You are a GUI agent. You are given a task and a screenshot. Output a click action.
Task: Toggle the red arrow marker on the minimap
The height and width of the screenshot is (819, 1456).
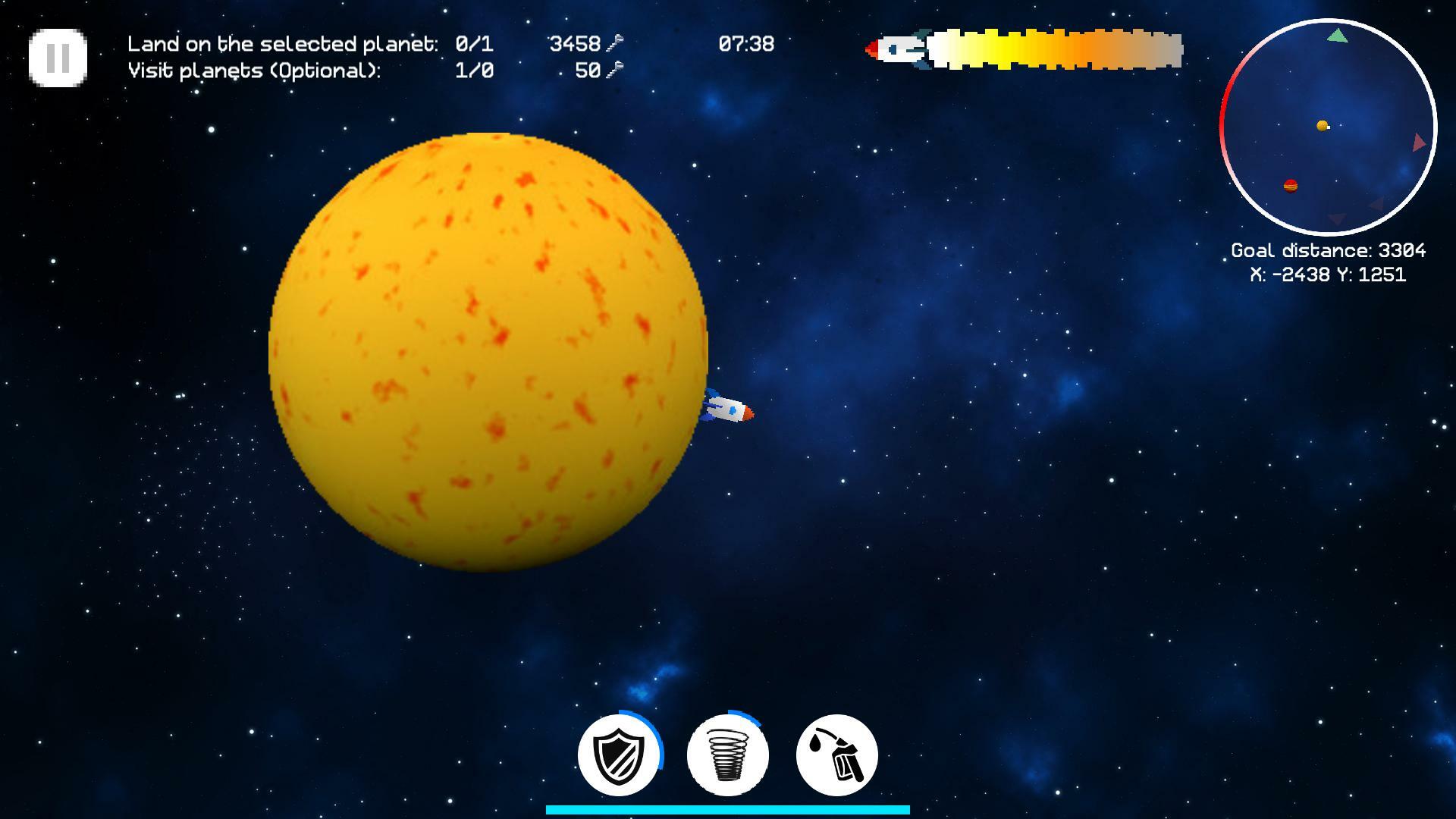[1420, 142]
